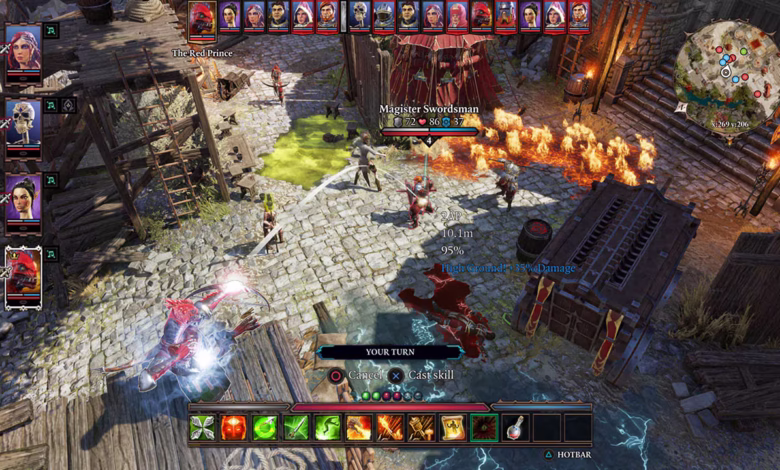Use the parchment scroll in hotbar
The height and width of the screenshot is (470, 780).
coord(452,428)
